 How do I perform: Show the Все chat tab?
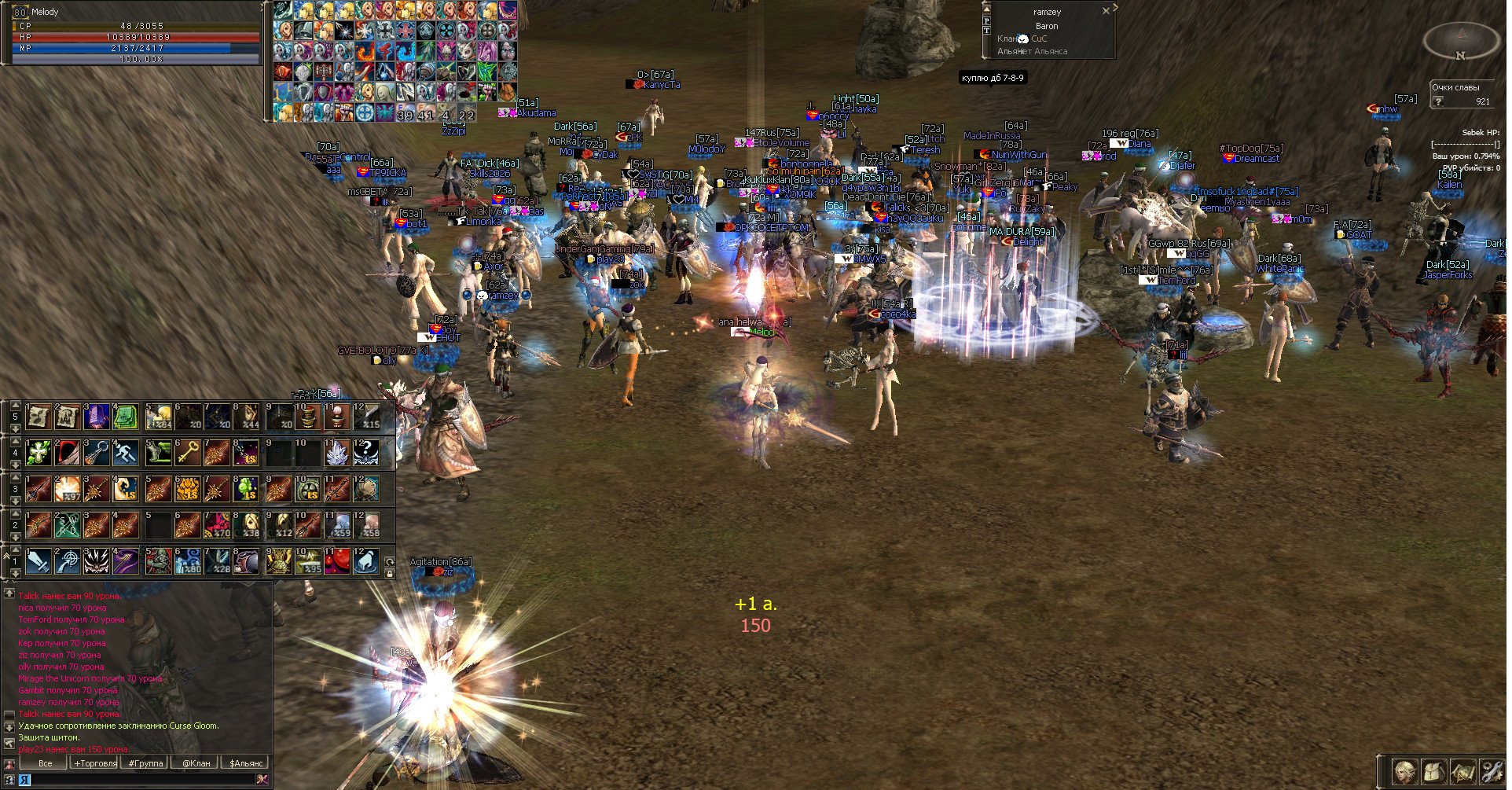click(x=46, y=762)
